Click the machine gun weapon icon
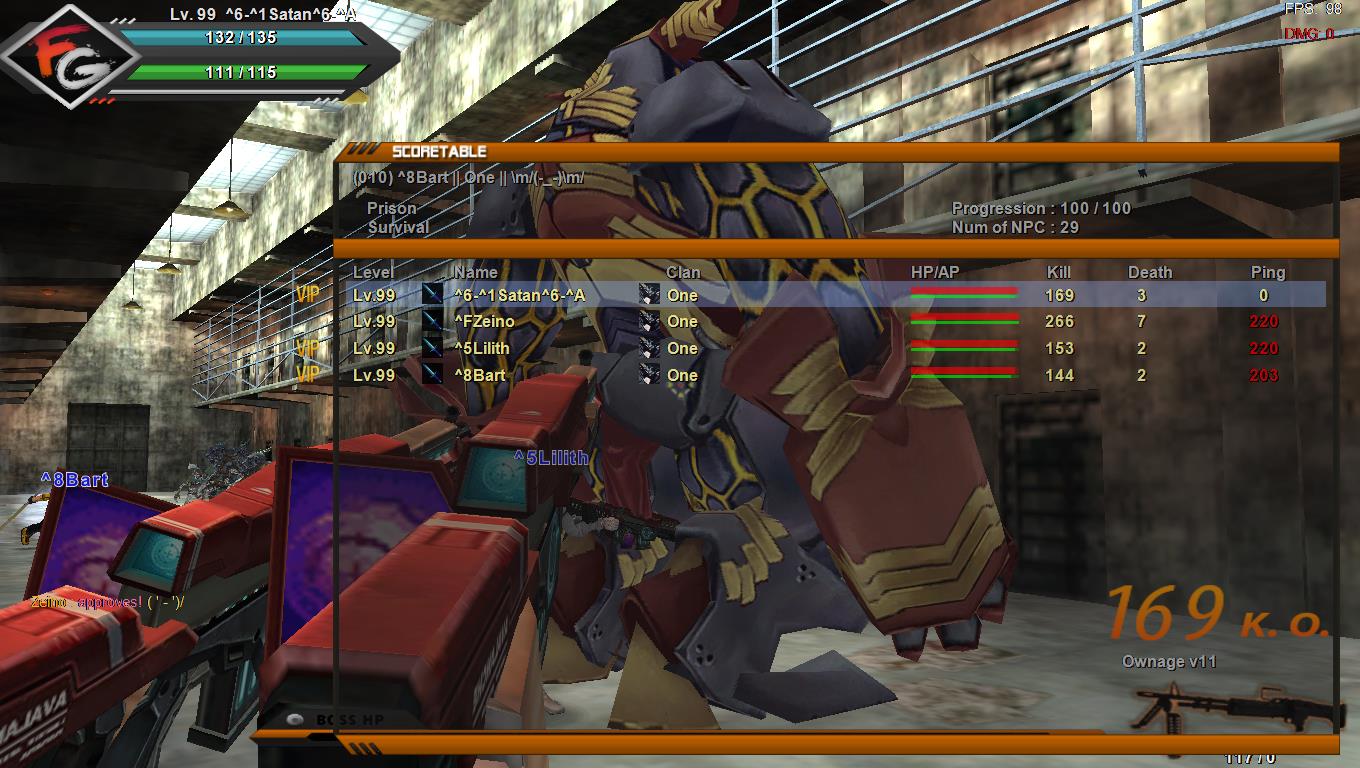1360x768 pixels. pos(1240,708)
